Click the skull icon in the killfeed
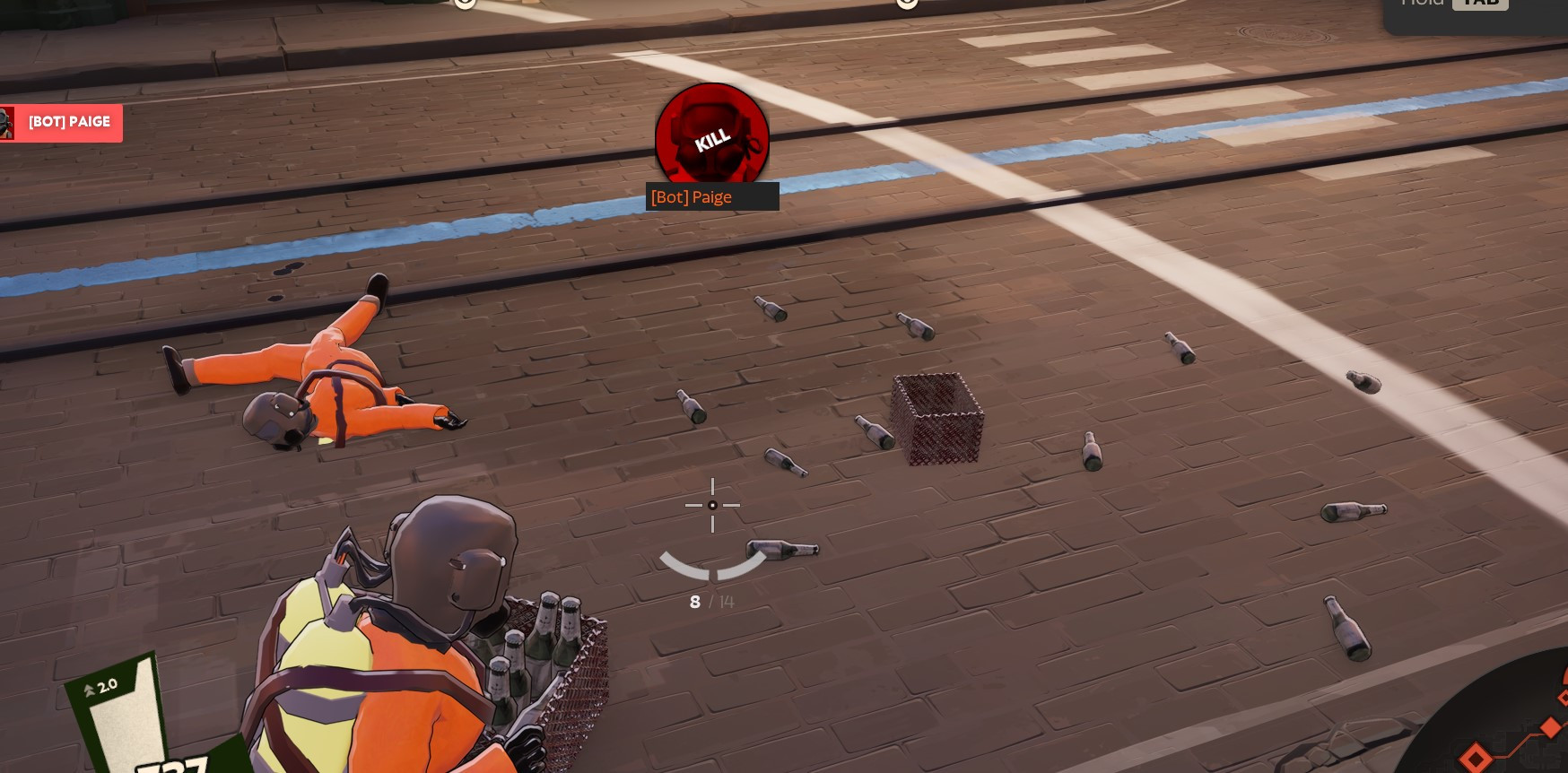Image resolution: width=1568 pixels, height=773 pixels. click(7, 123)
